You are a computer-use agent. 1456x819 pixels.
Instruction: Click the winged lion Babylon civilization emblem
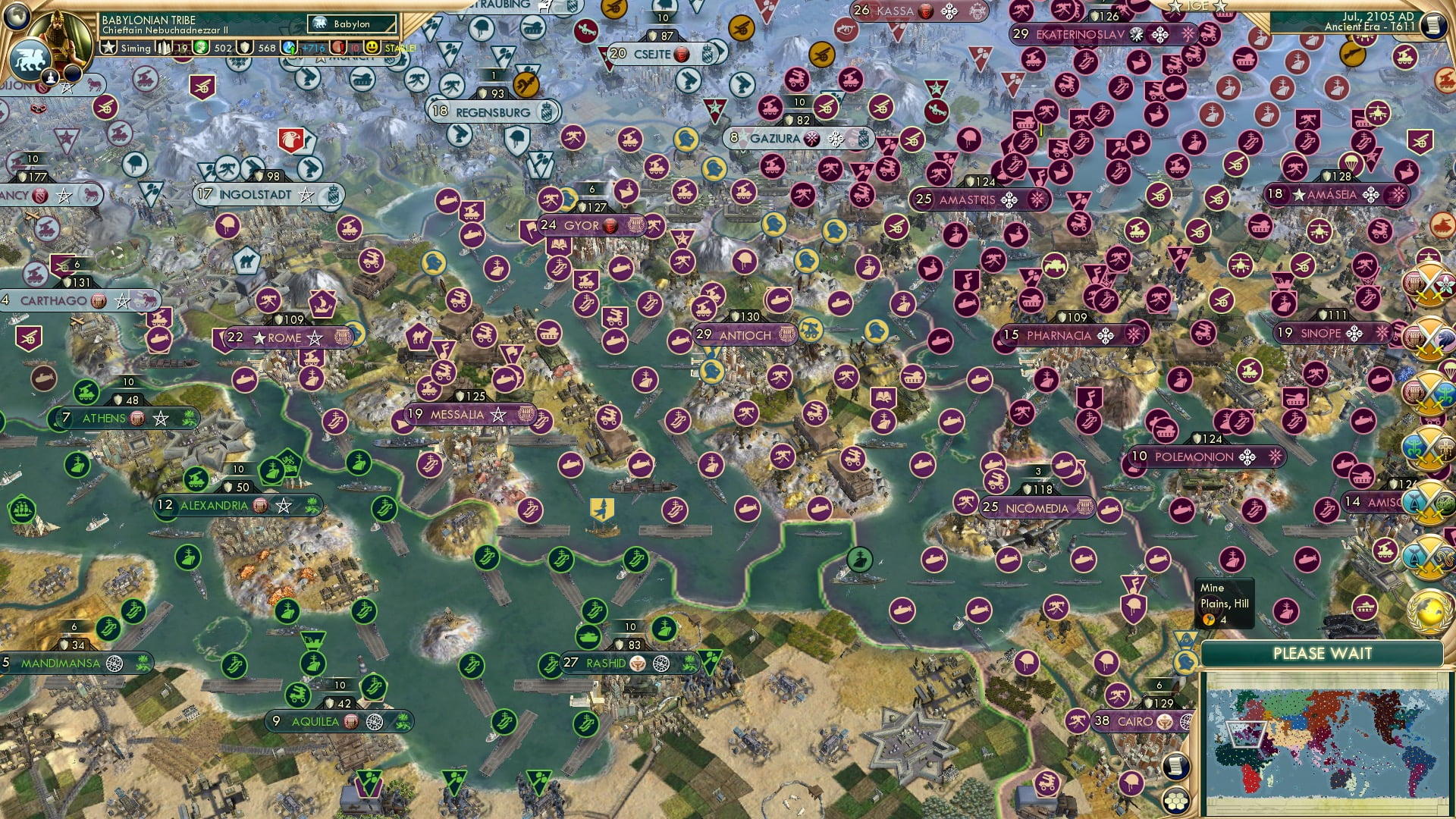click(27, 60)
